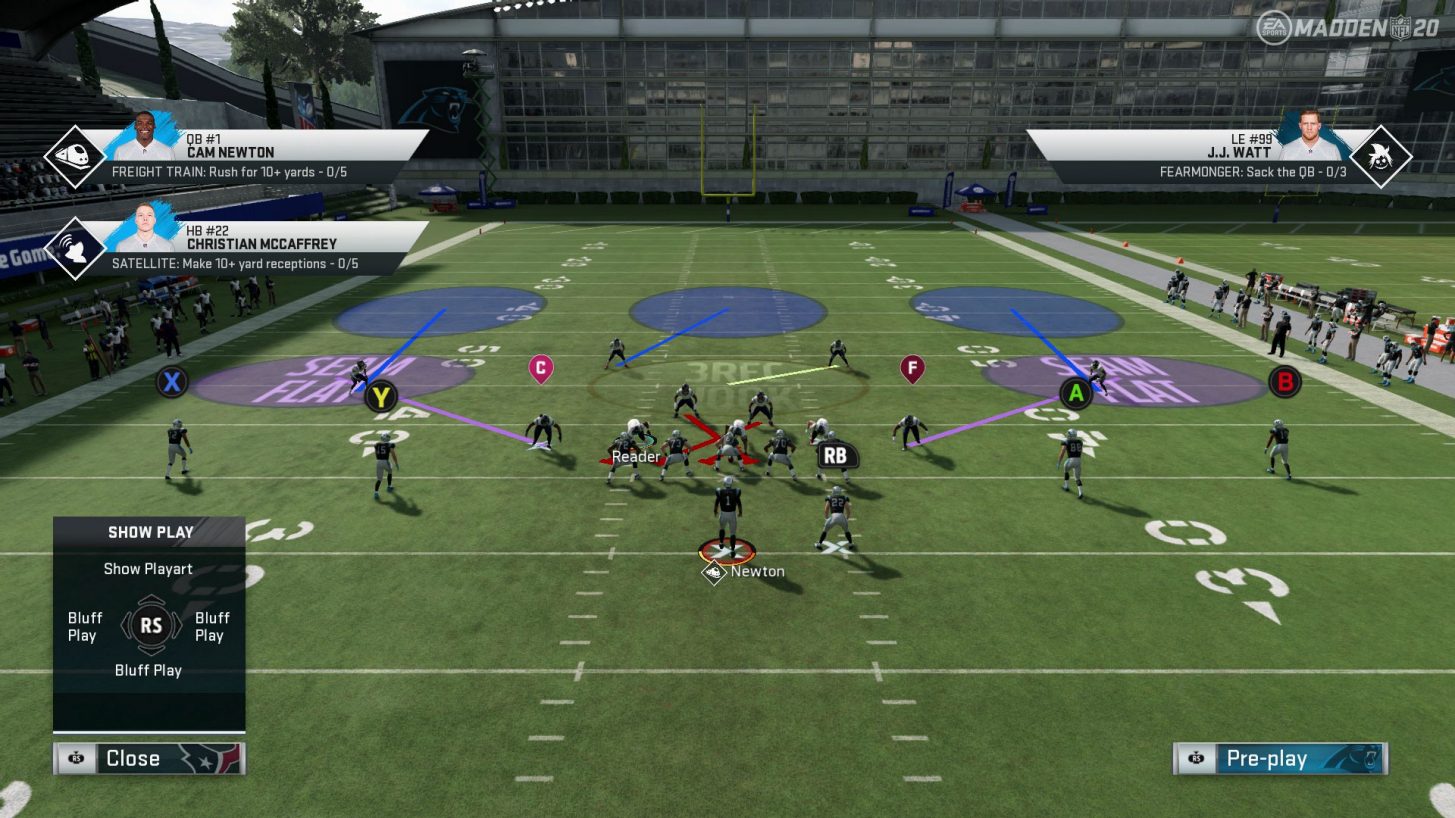Select the B receiver icon
Viewport: 1455px width, 818px height.
pos(1284,381)
